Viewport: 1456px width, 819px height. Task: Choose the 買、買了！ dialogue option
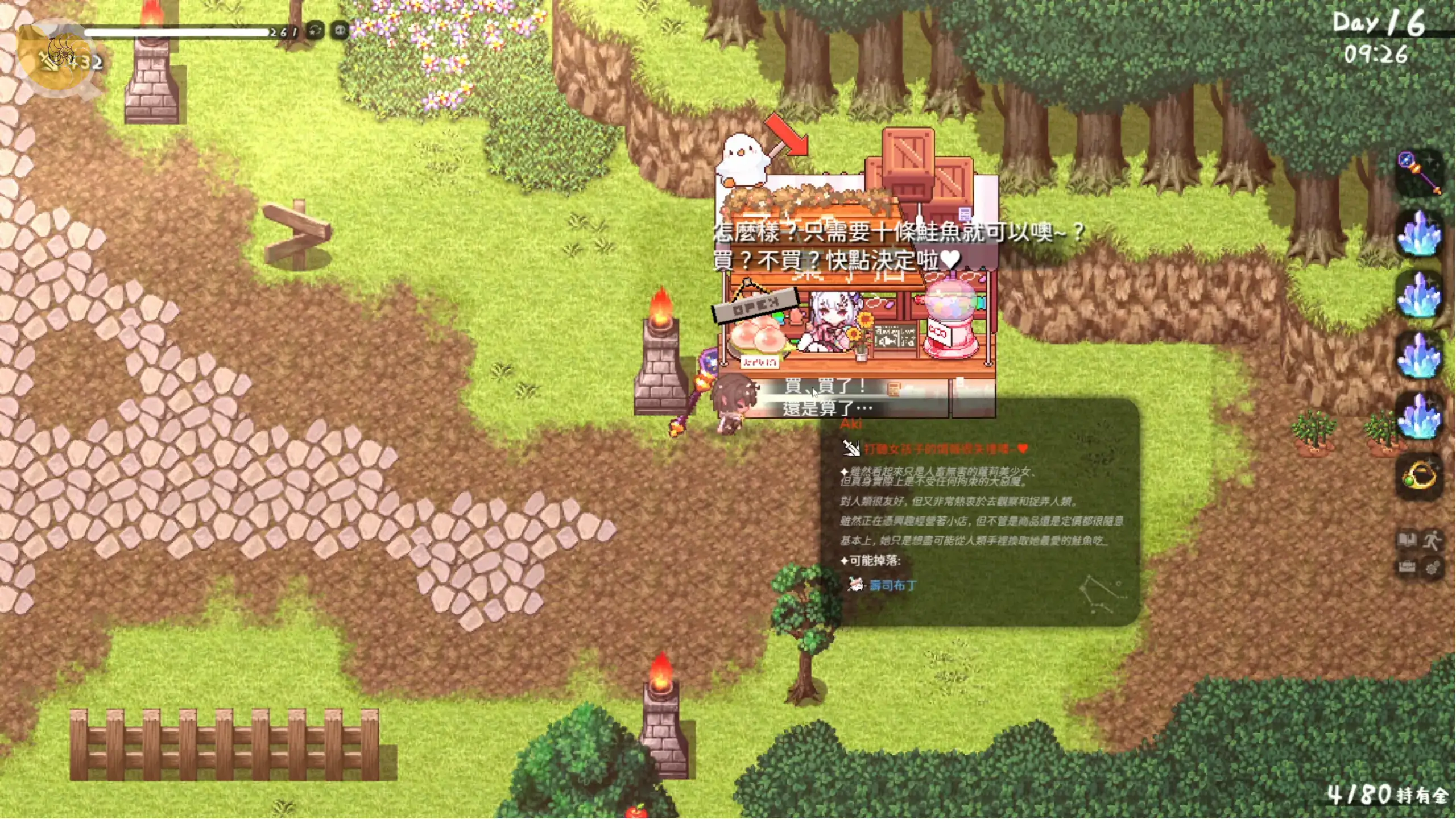tap(825, 386)
